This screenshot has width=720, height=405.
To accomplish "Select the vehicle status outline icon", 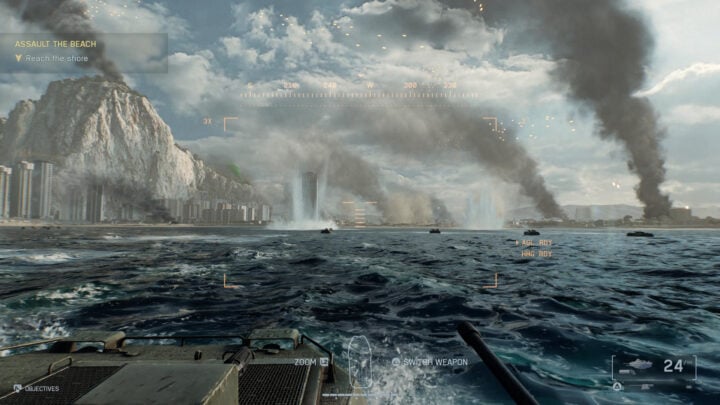I will pos(358,362).
